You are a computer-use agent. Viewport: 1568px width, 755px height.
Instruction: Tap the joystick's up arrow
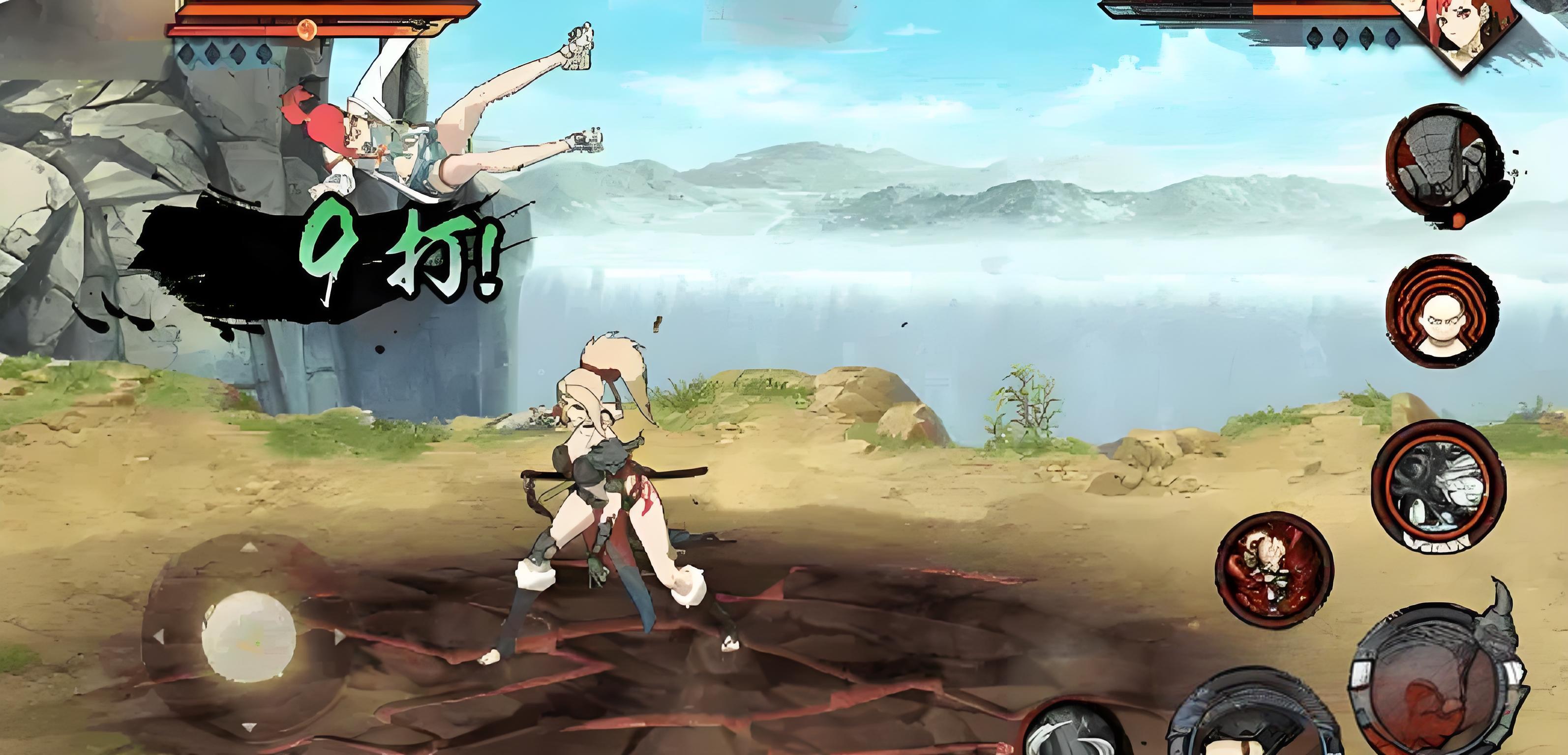click(248, 548)
